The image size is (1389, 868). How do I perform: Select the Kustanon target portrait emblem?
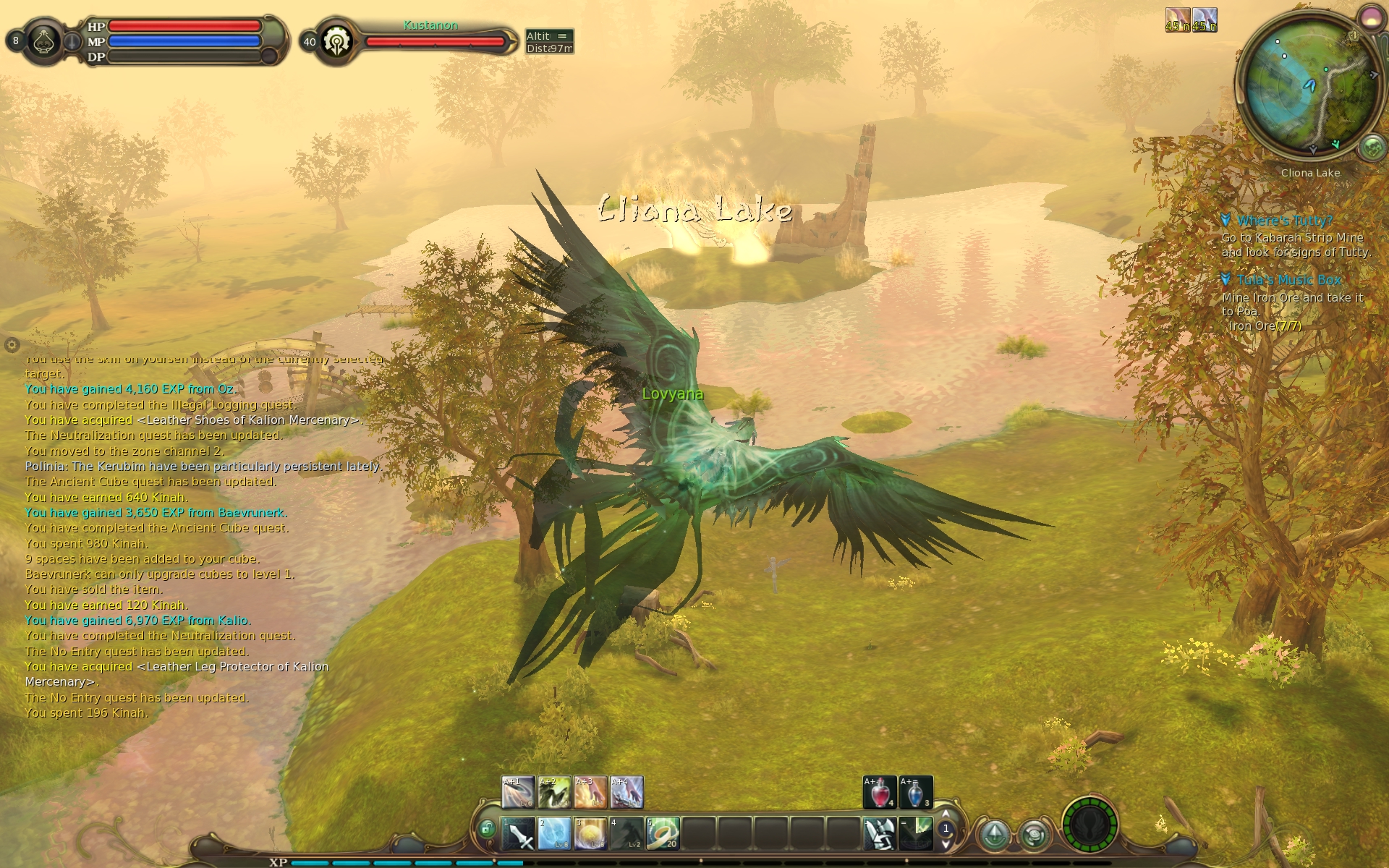[x=337, y=42]
